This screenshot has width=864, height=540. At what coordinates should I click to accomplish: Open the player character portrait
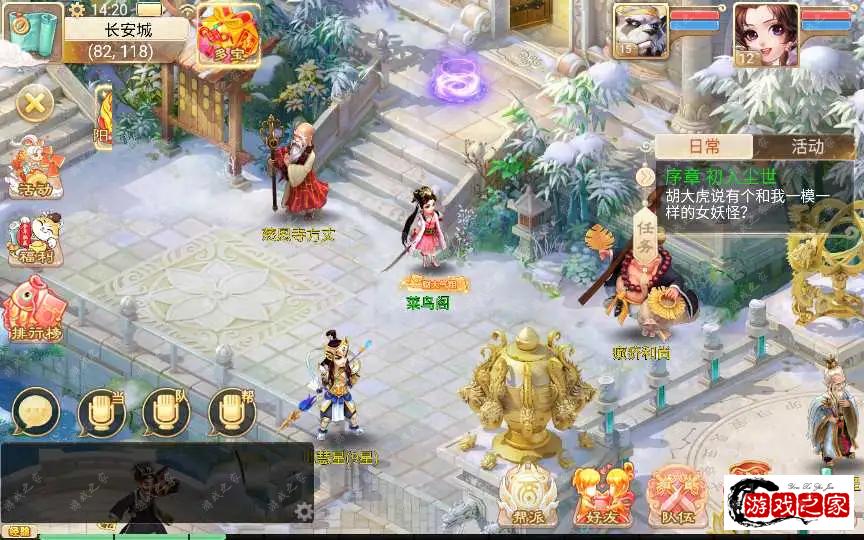(765, 33)
